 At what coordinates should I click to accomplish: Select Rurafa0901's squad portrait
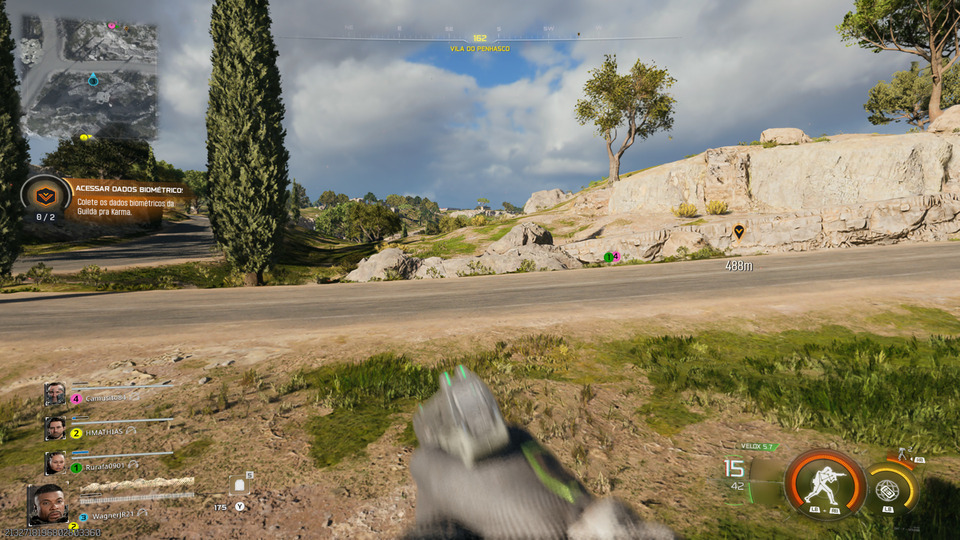point(55,462)
